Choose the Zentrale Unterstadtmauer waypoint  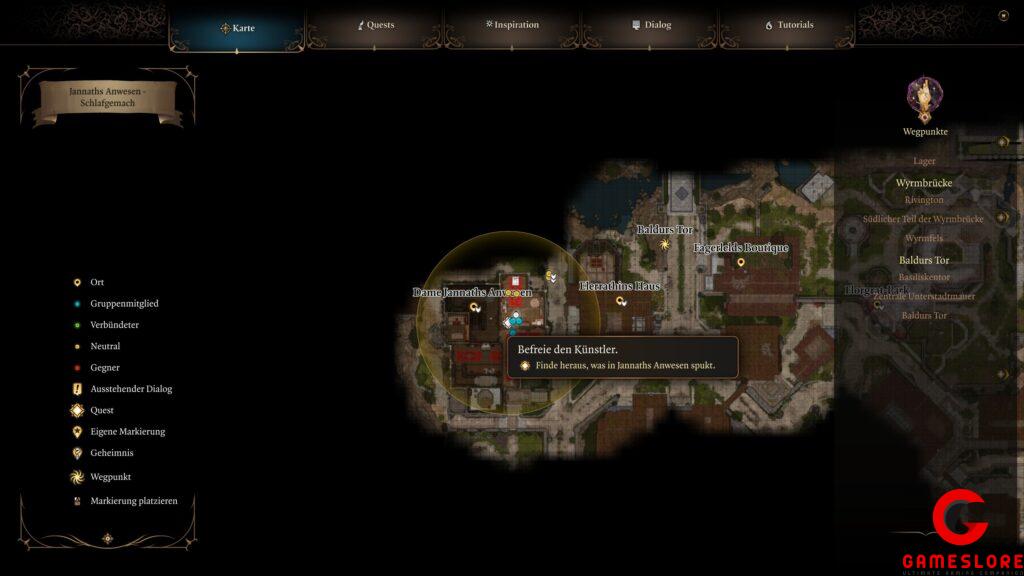[x=924, y=297]
